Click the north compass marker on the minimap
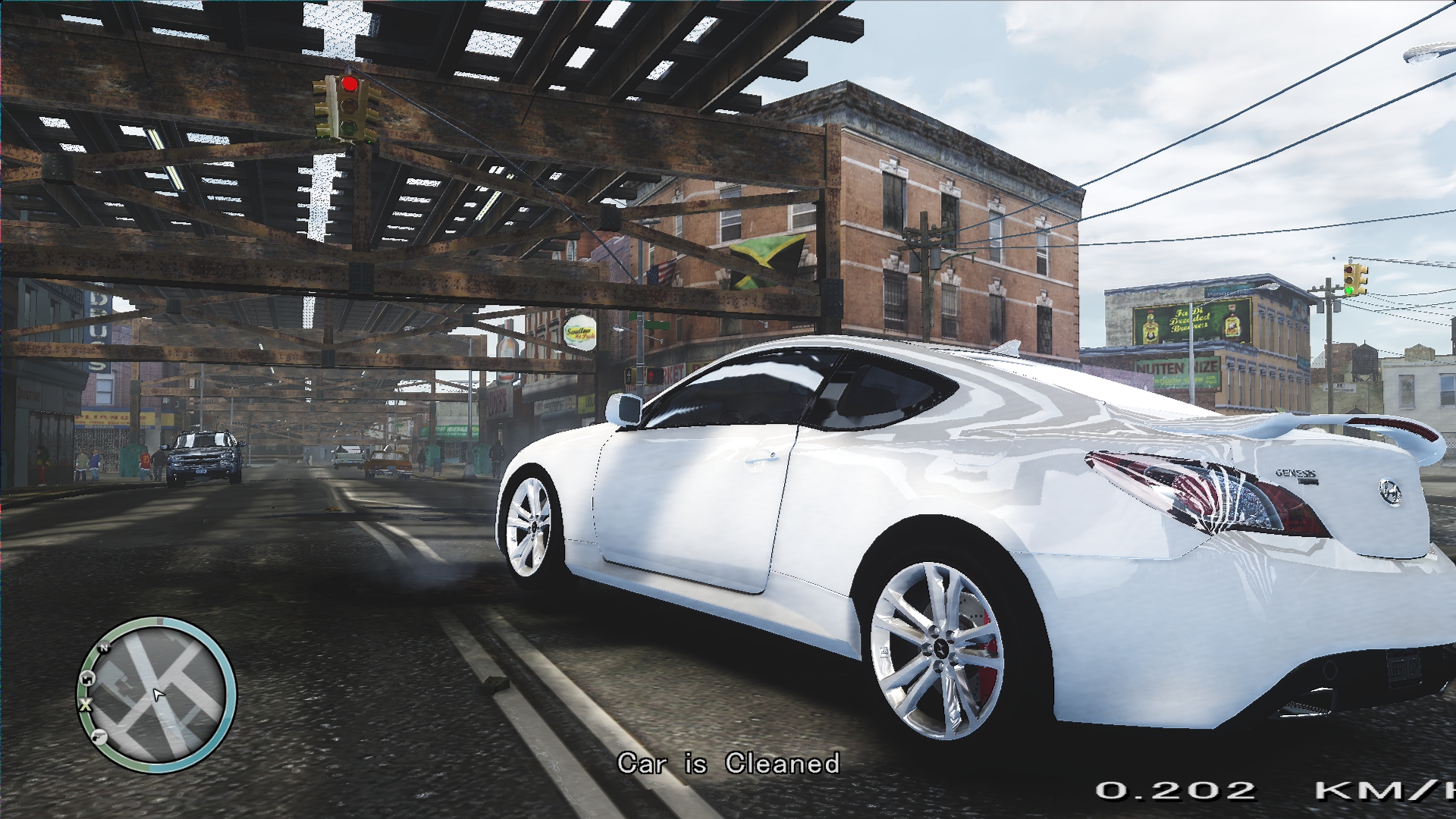This screenshot has height=819, width=1456. pos(105,647)
